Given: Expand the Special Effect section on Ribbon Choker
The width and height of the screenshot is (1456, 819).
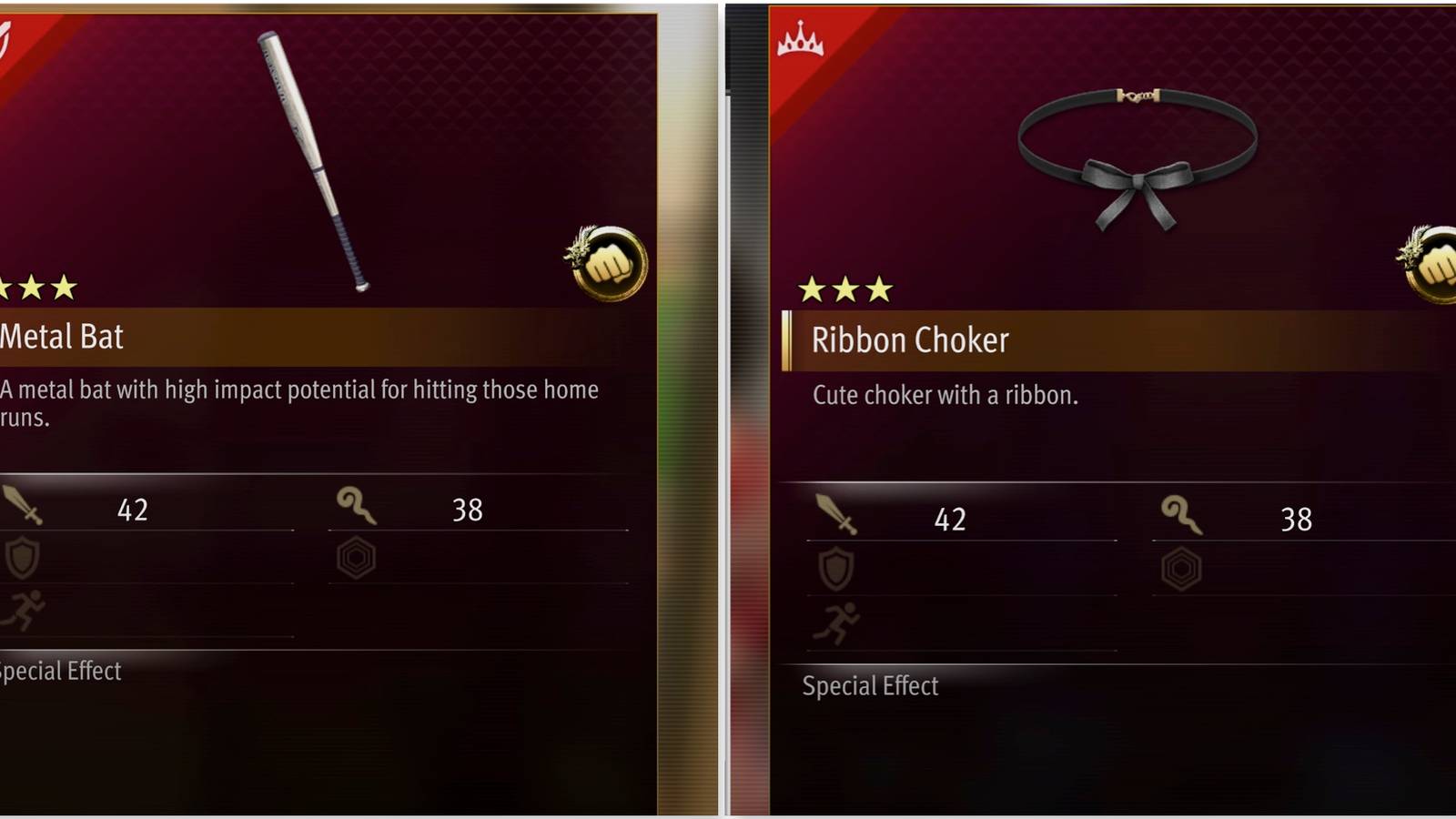Looking at the screenshot, I should [x=869, y=686].
